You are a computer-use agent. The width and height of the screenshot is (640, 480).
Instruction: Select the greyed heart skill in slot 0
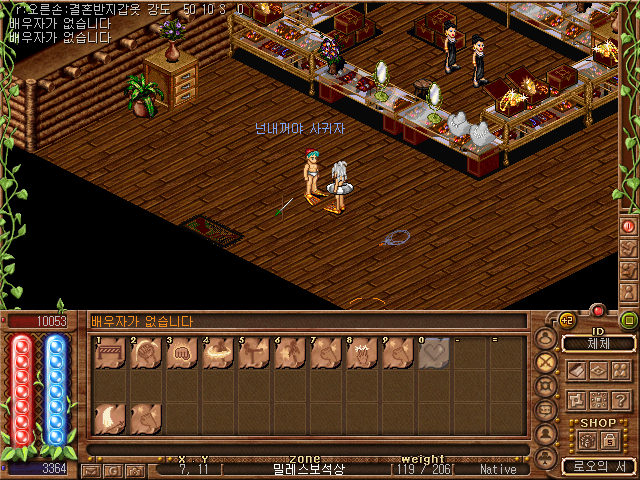(434, 355)
